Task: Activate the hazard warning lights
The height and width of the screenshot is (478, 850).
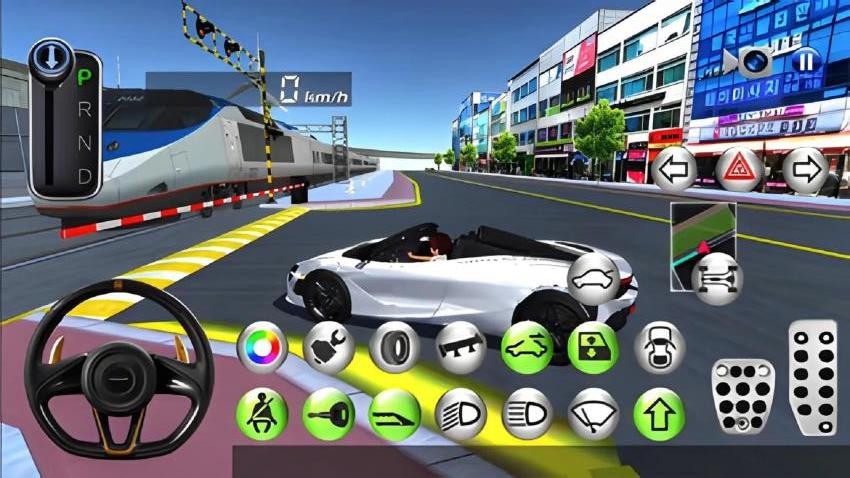Action: 740,169
